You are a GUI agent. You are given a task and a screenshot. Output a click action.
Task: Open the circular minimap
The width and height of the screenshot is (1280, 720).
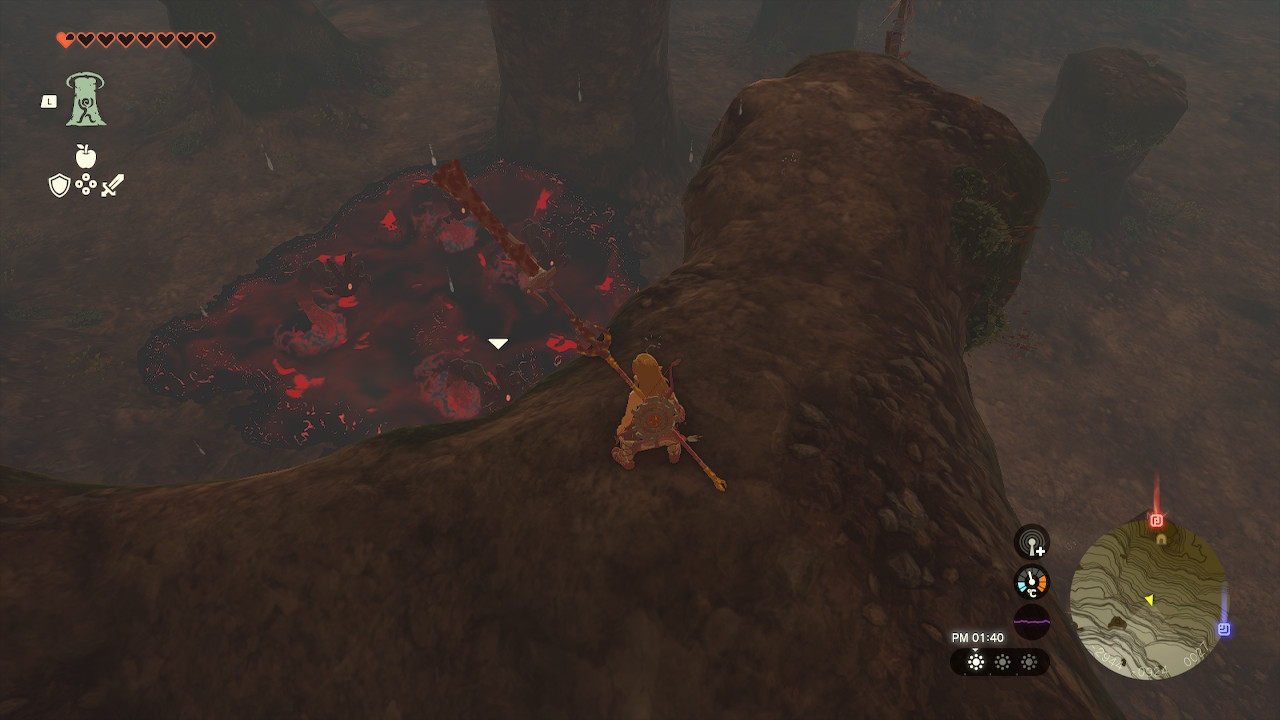[1148, 600]
